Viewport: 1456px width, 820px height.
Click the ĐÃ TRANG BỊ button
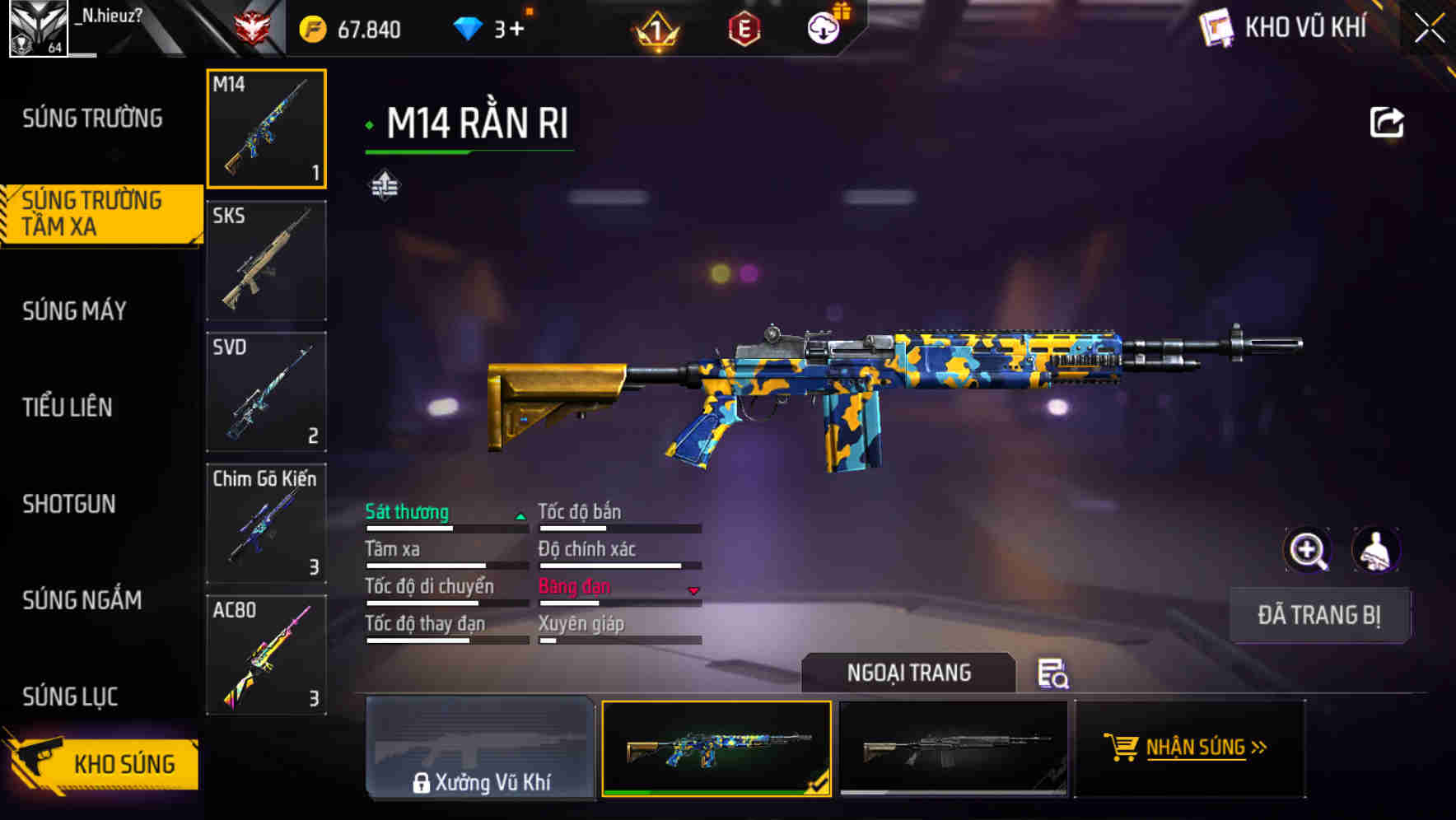[1319, 615]
